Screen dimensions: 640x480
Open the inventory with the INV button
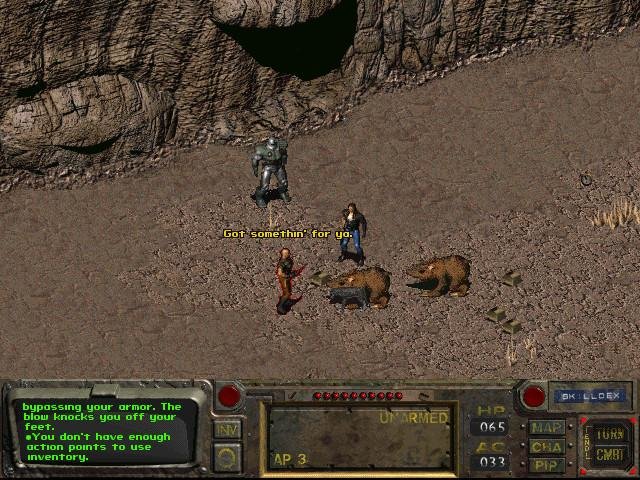227,430
